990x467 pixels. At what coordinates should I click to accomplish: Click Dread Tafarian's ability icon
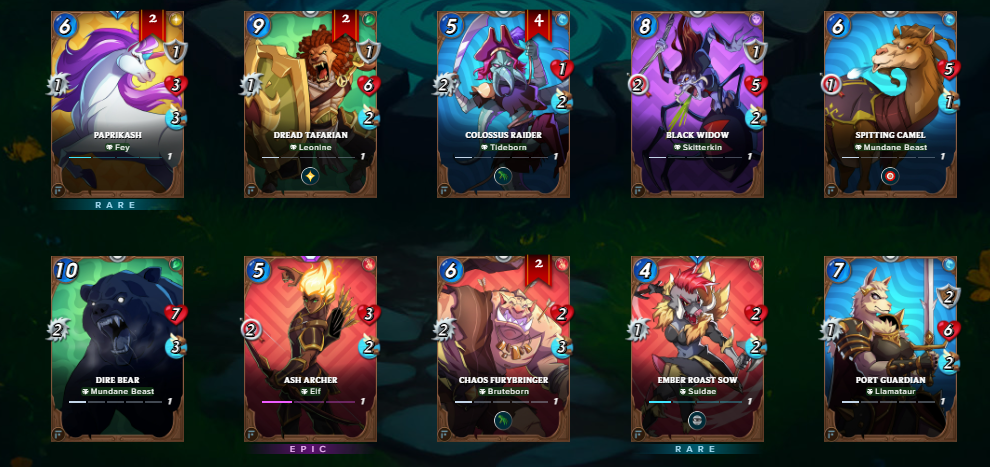point(310,176)
